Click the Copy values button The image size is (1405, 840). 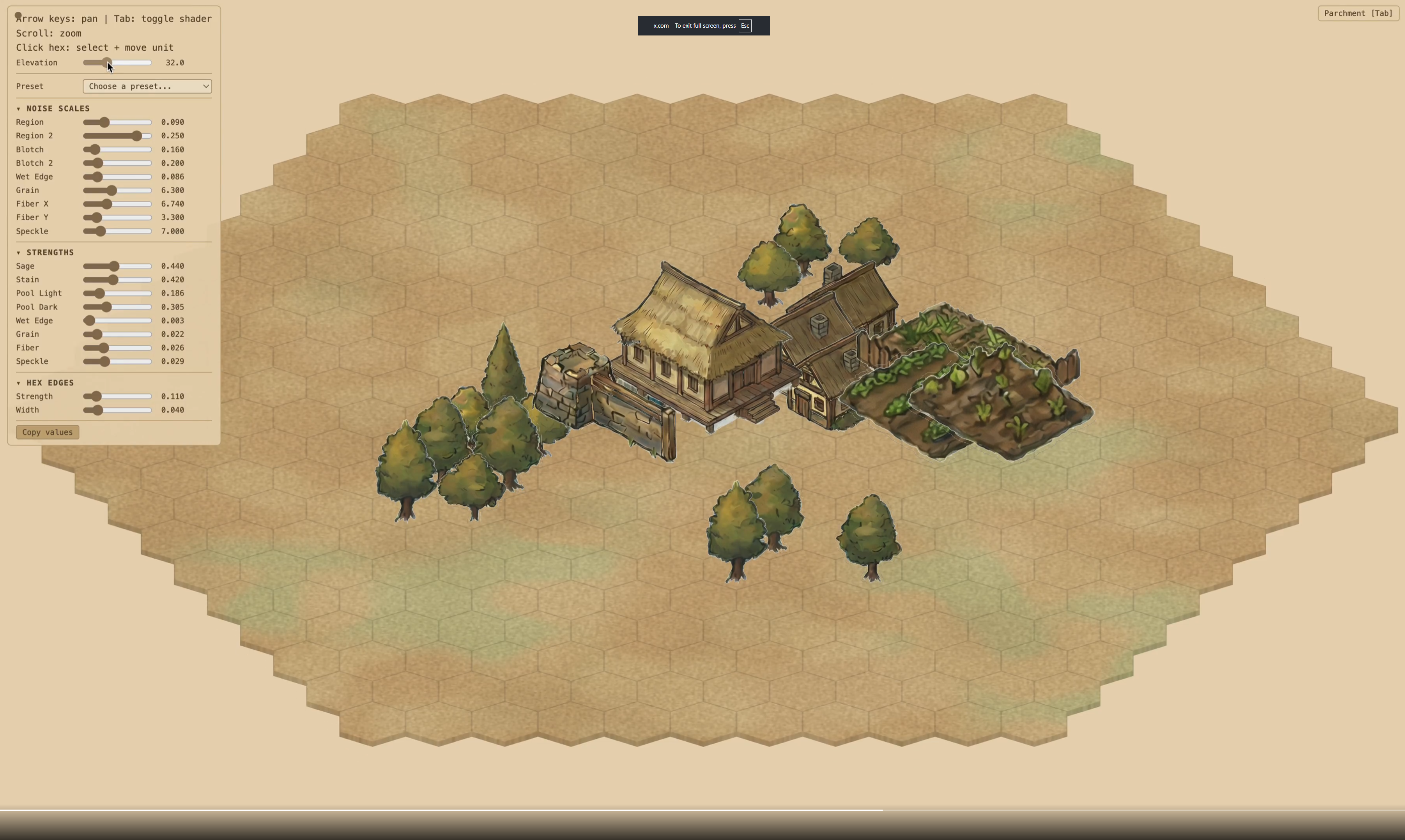(47, 432)
